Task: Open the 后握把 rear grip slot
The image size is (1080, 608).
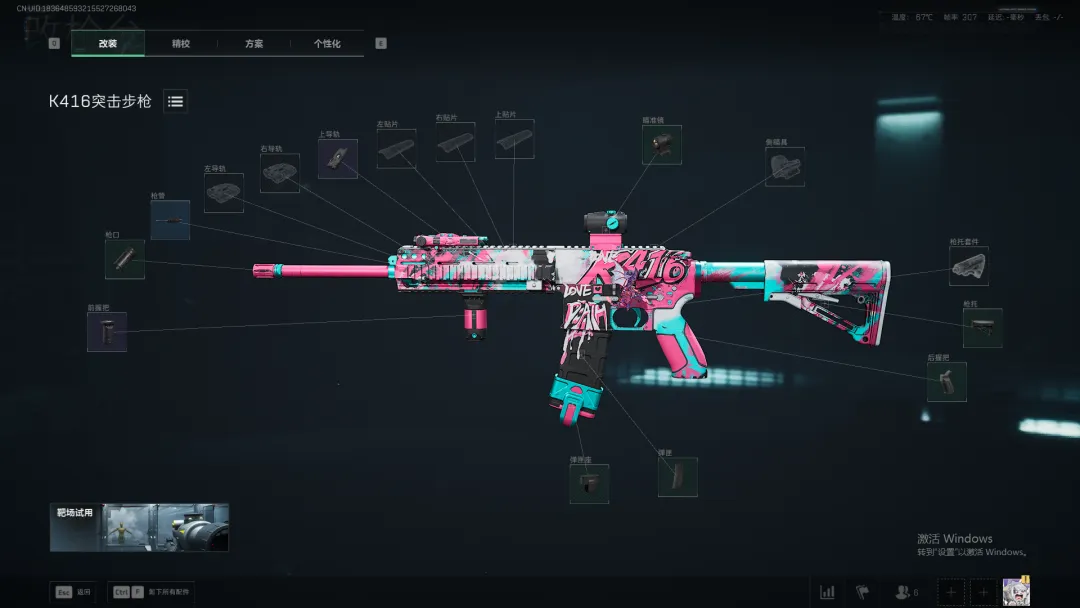Action: 947,382
